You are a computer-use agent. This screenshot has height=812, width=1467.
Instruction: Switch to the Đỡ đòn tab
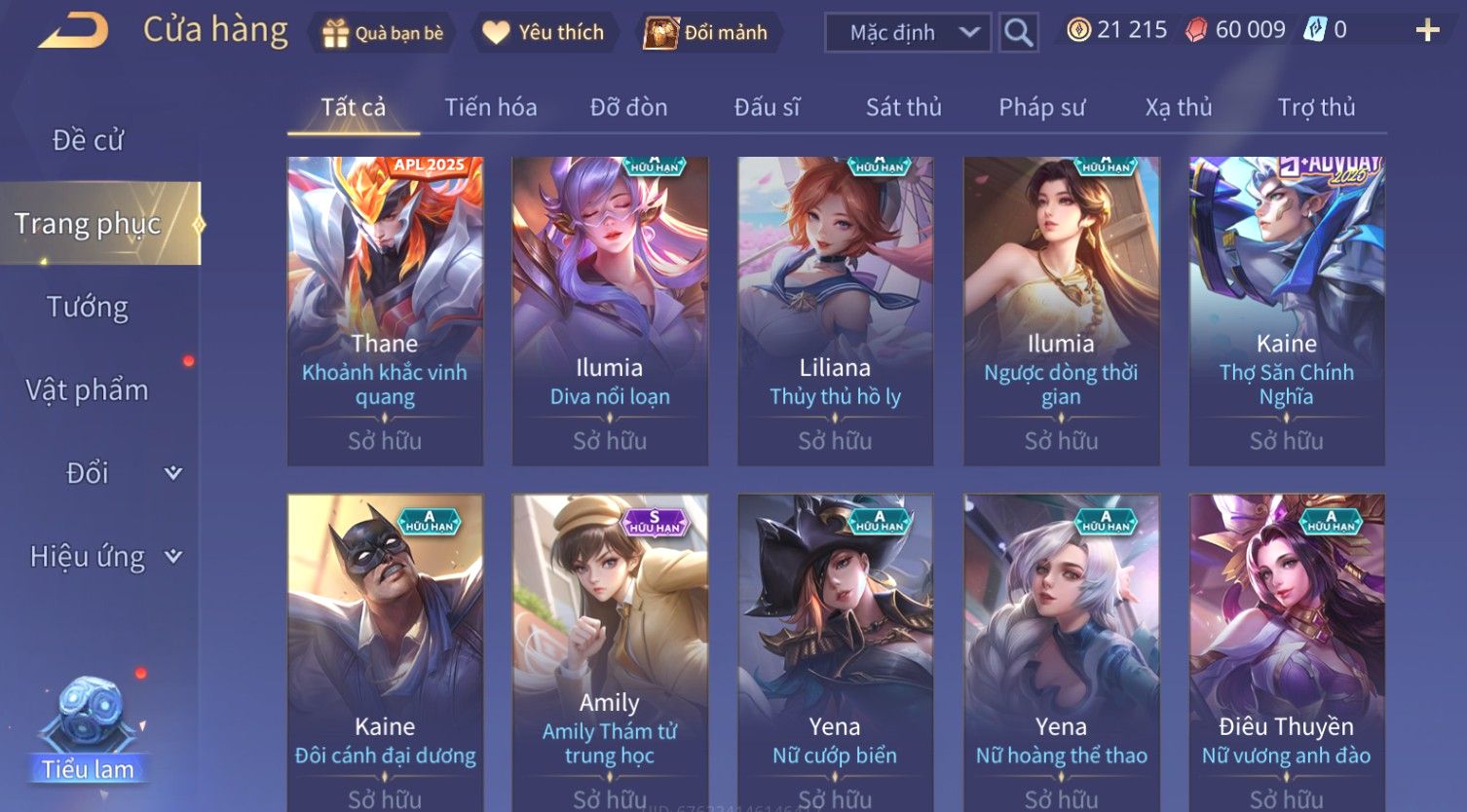point(628,107)
